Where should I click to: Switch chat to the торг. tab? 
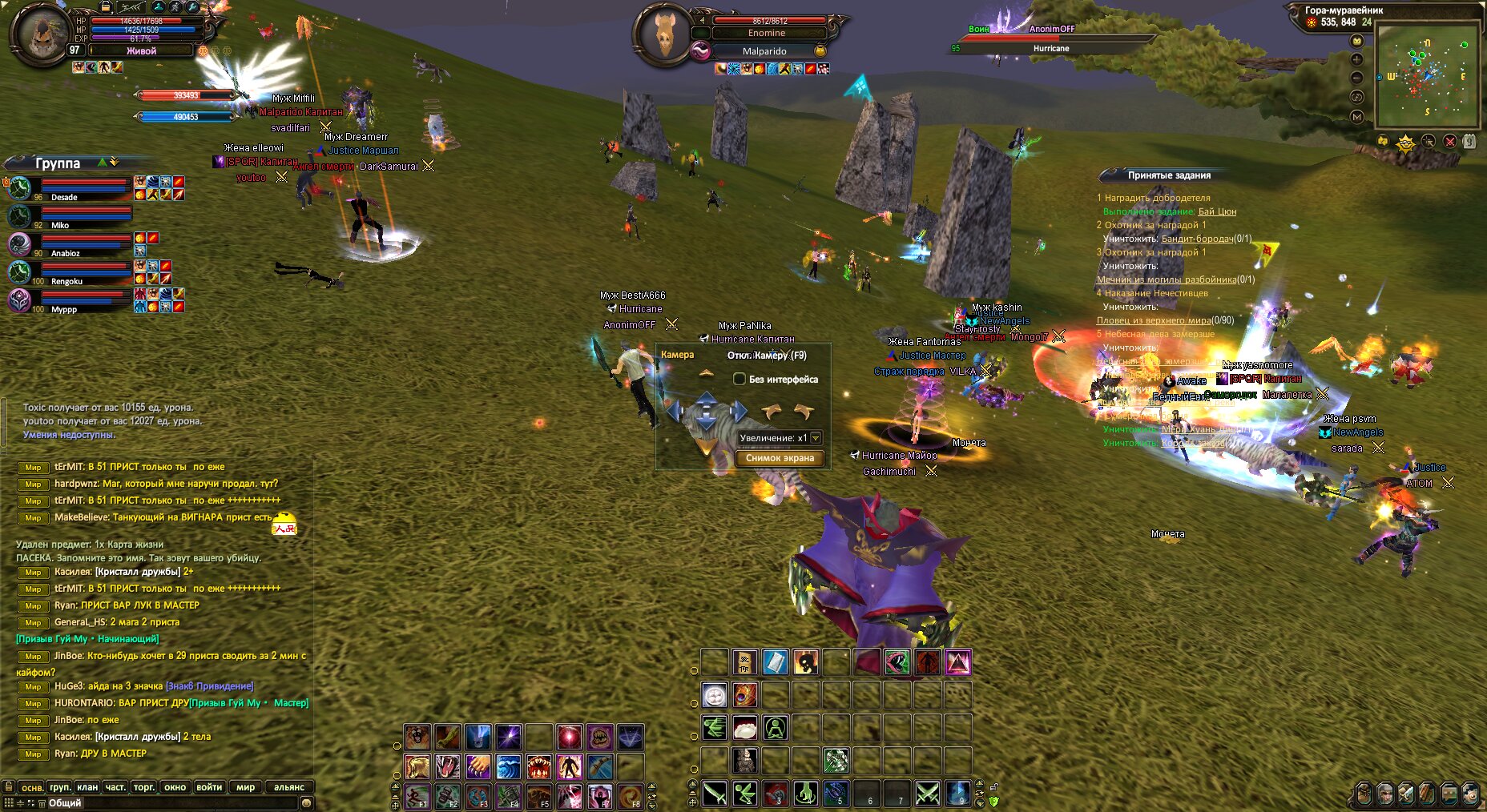coord(144,787)
